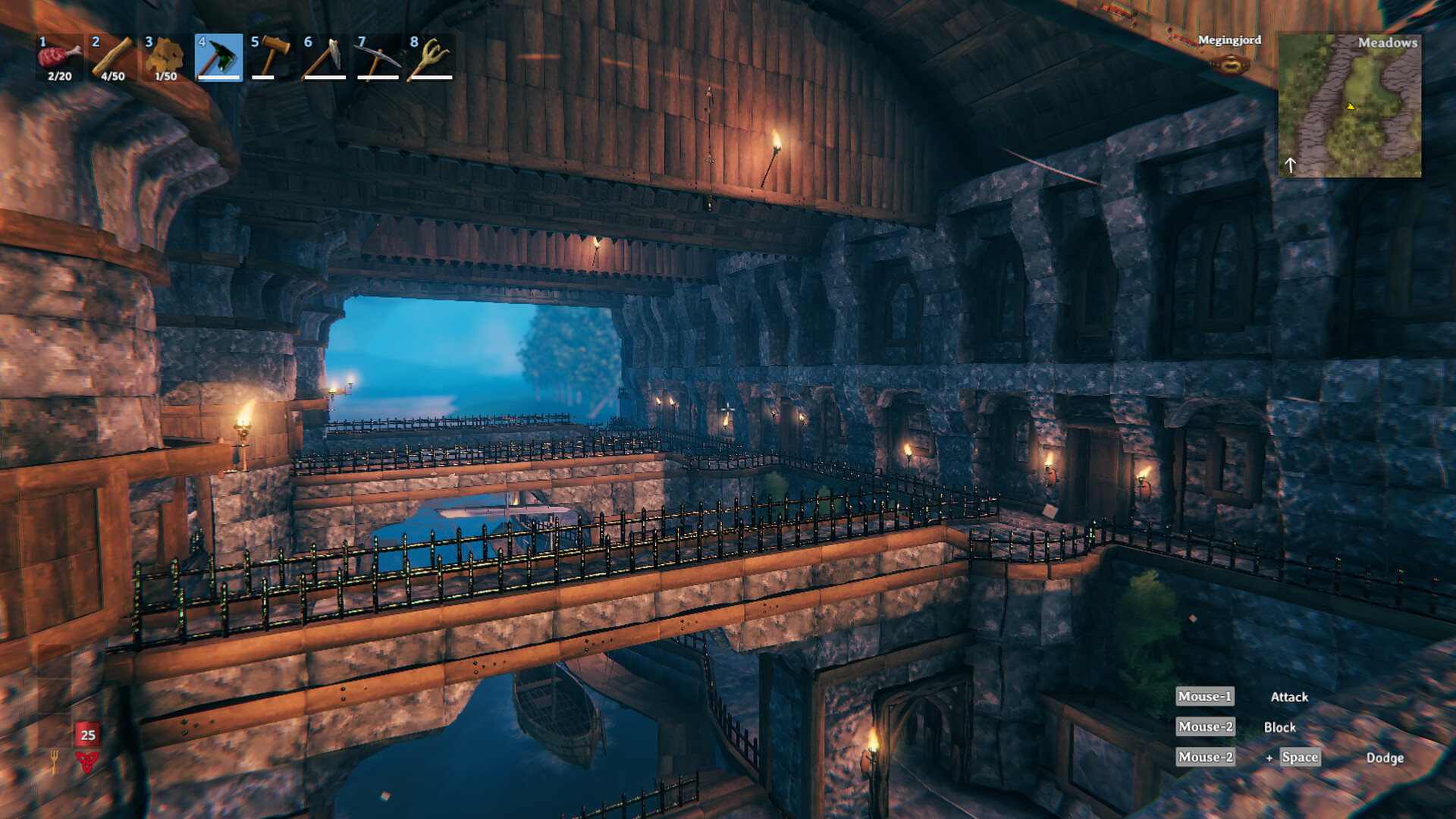The image size is (1456, 819).
Task: Click the health bar showing 25
Action: coord(87,734)
